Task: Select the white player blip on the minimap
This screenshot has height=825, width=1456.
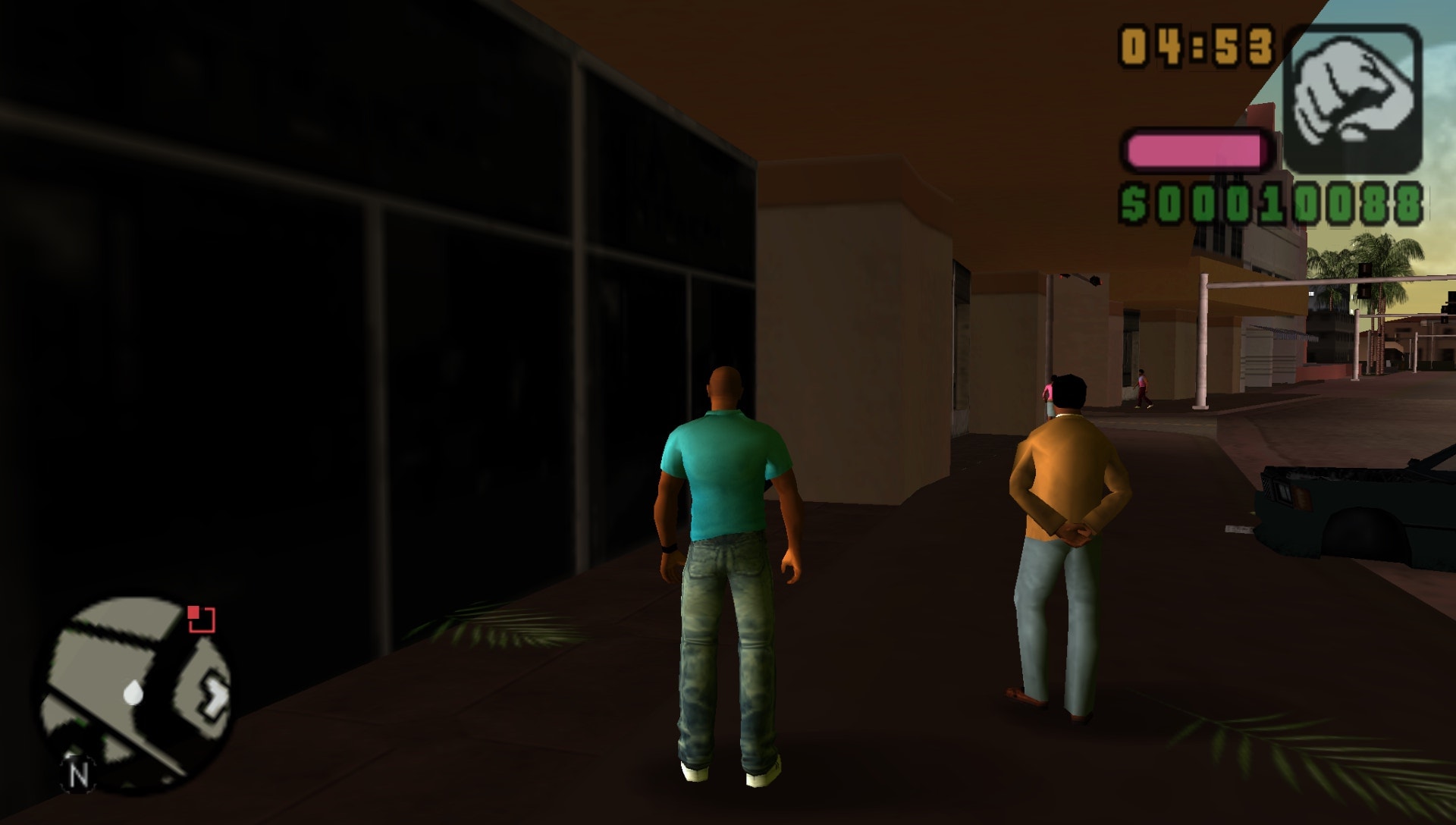Action: click(135, 692)
